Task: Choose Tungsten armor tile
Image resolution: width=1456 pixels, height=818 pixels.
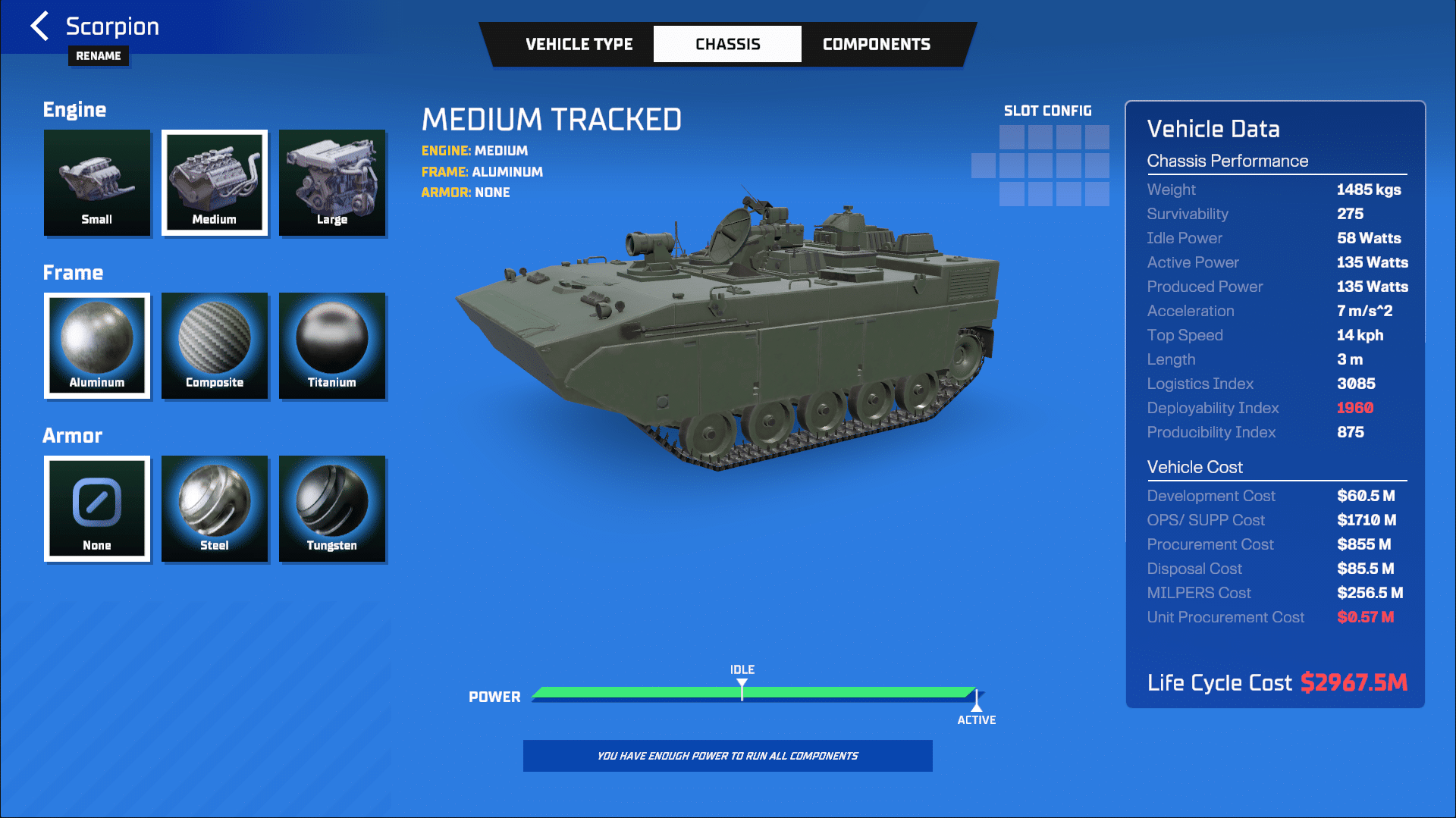Action: coord(332,509)
